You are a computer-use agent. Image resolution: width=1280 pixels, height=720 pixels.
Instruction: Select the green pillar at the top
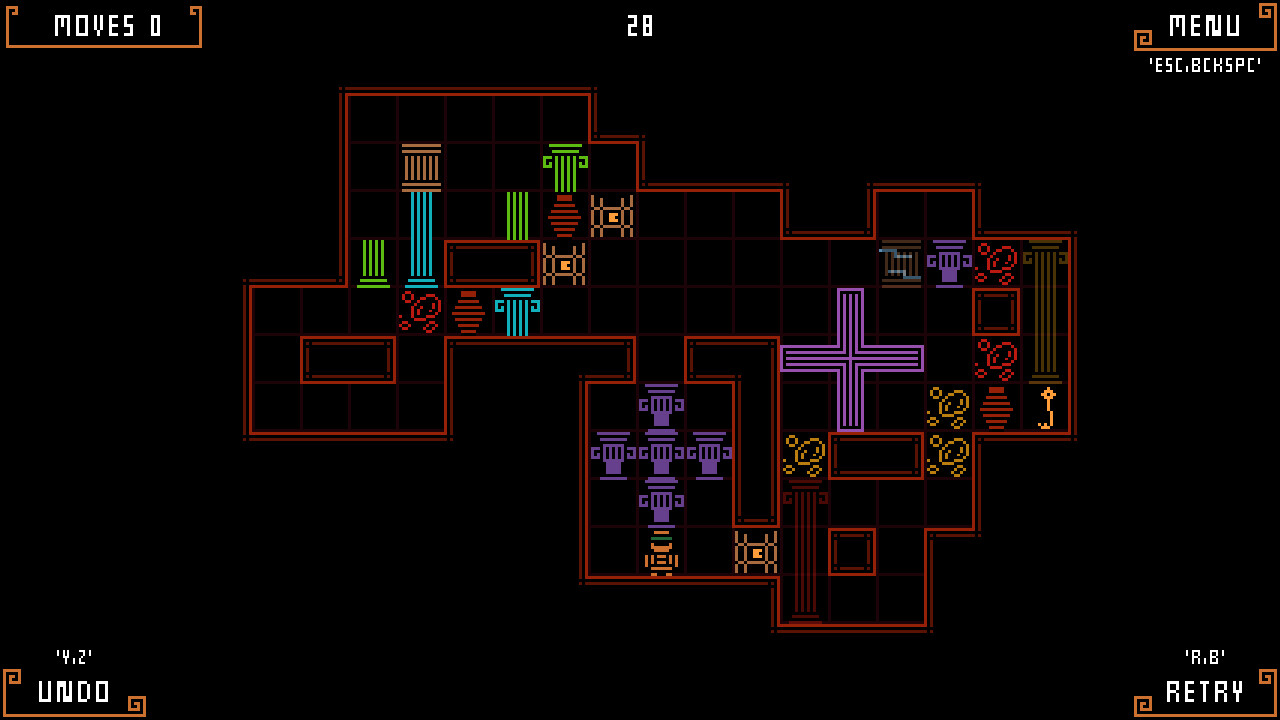coord(563,165)
